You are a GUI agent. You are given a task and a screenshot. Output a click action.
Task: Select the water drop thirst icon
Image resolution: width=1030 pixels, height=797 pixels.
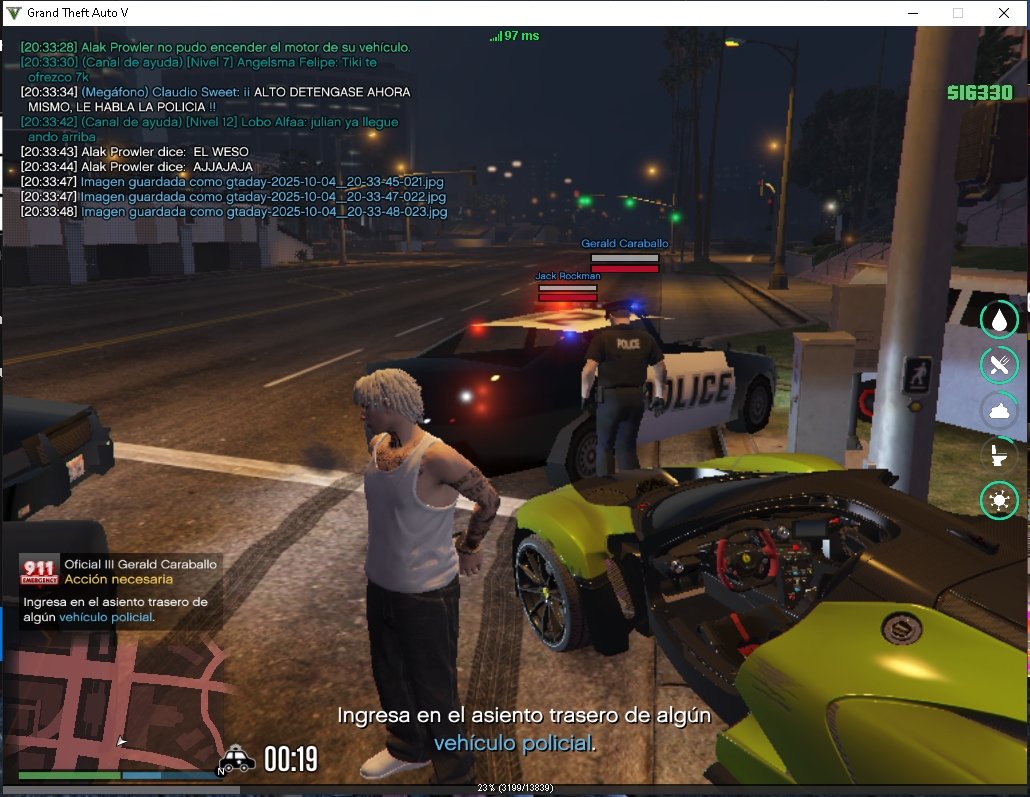[999, 319]
